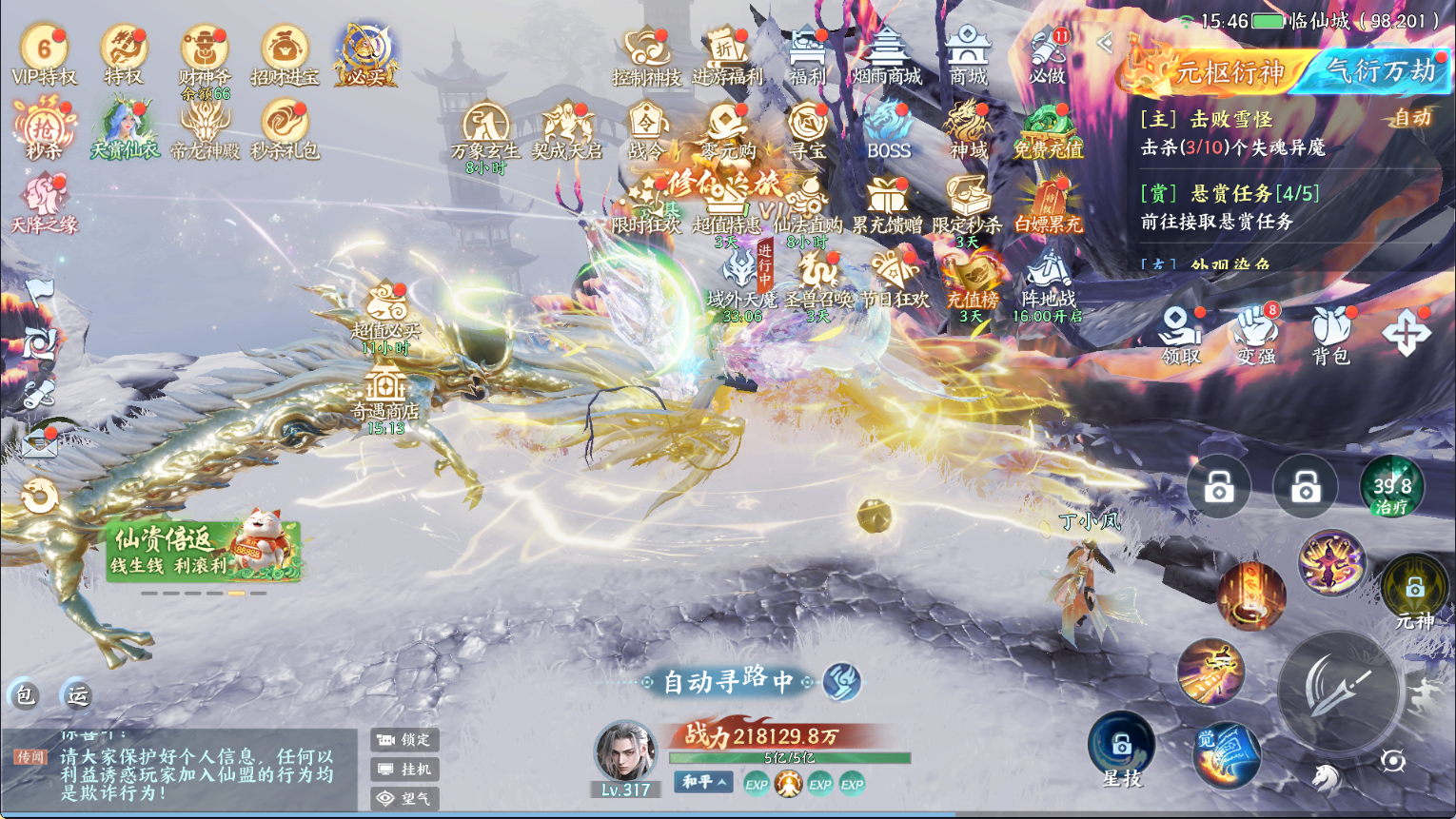The image size is (1456, 819).
Task: Claim rewards via the 领取 icon
Action: click(x=1181, y=336)
